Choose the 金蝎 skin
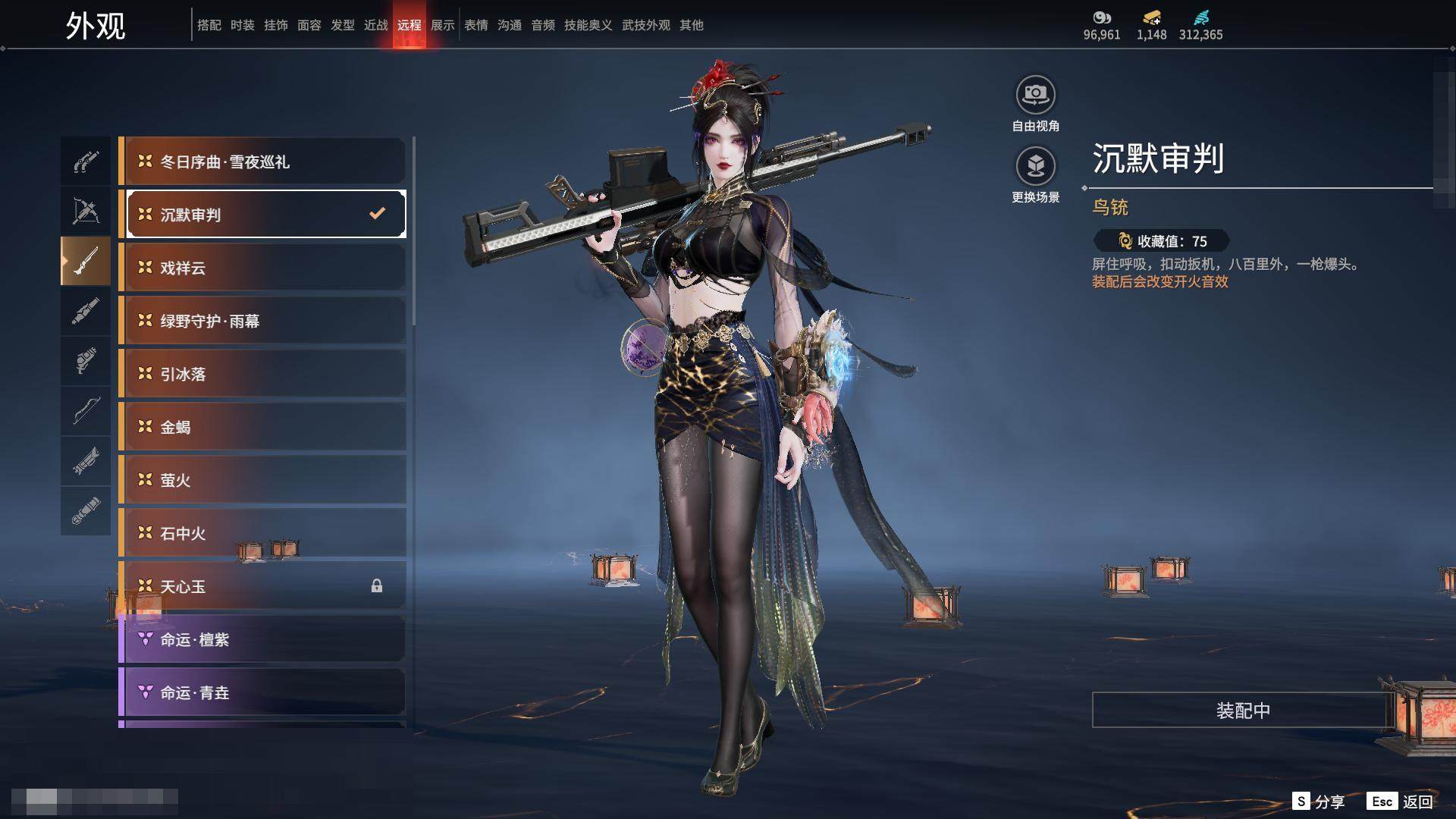The image size is (1456, 819). pyautogui.click(x=262, y=427)
